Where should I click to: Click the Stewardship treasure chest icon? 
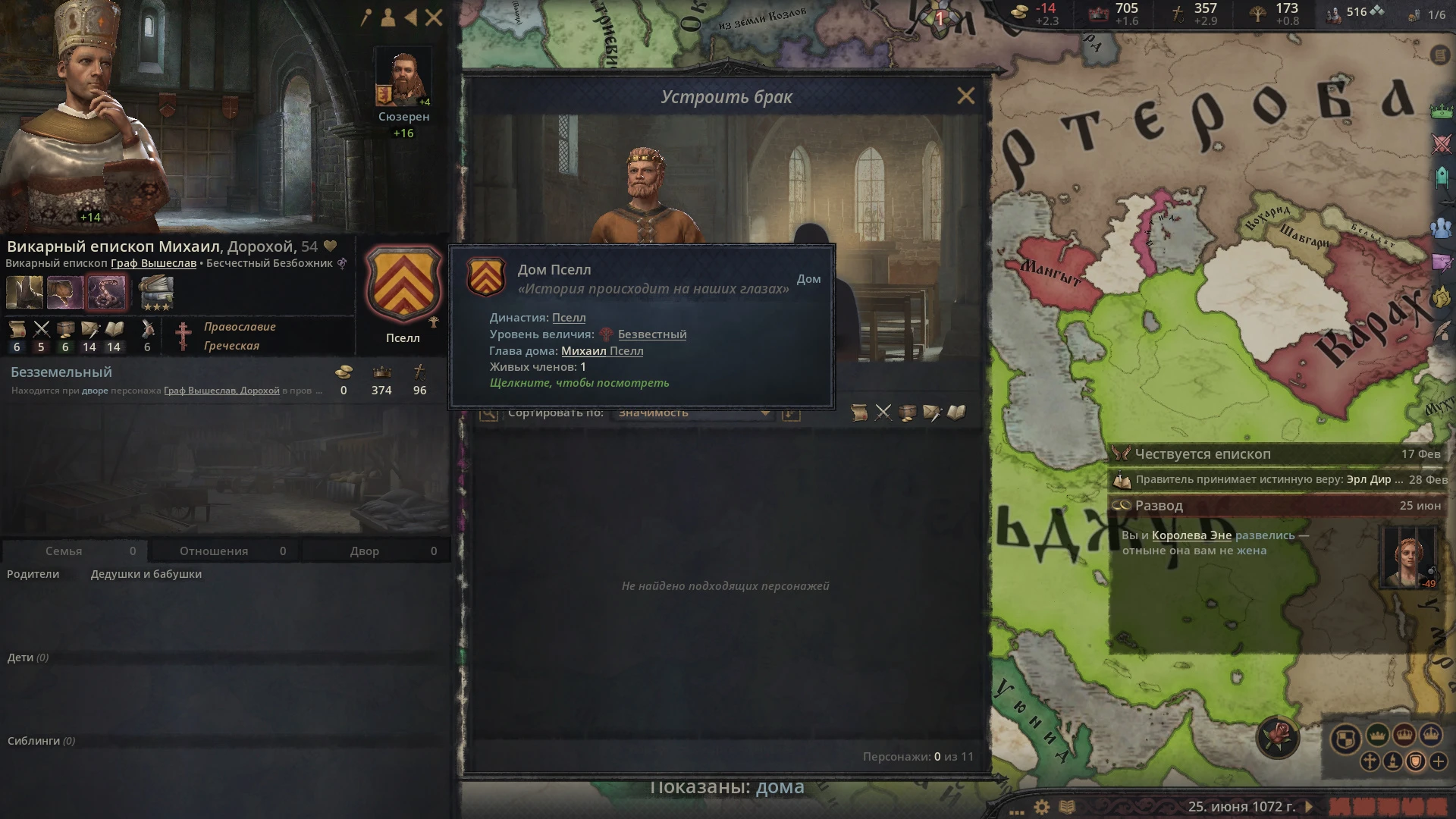[x=65, y=331]
